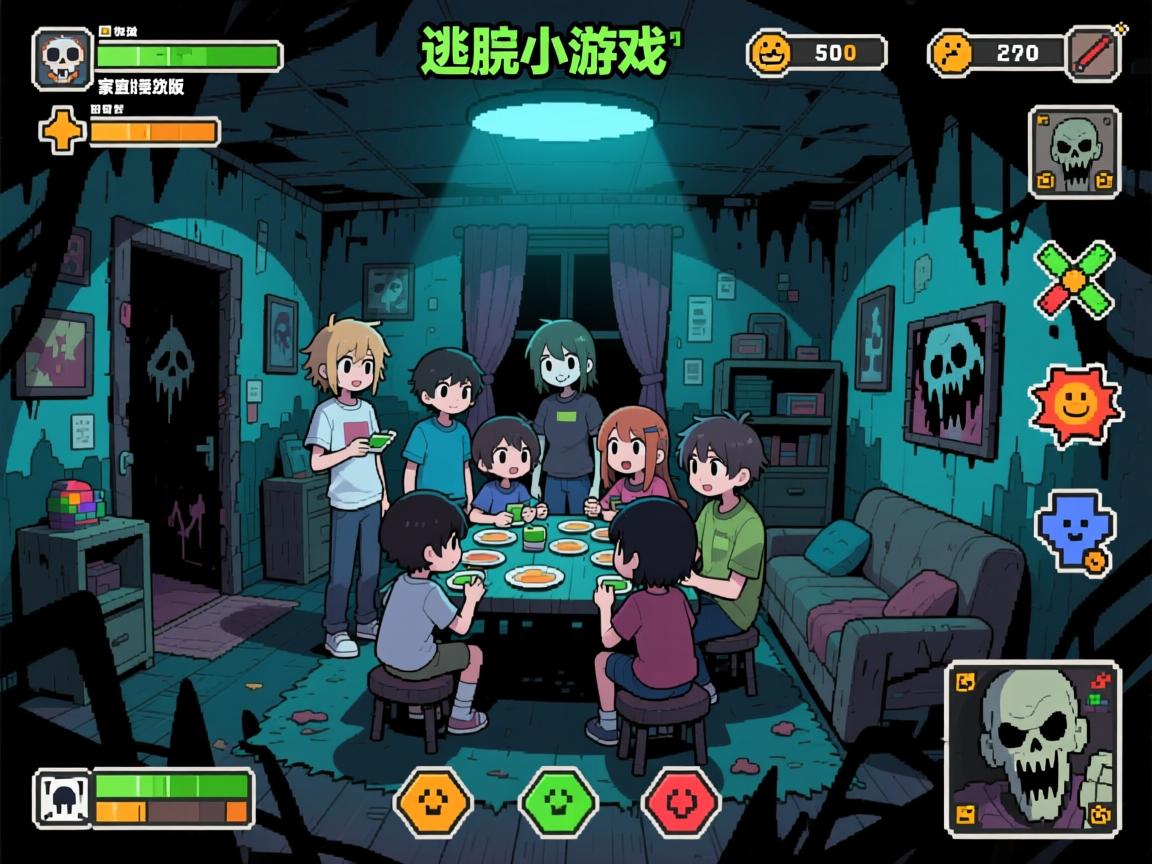Select the small green zombie skull card

(1074, 152)
